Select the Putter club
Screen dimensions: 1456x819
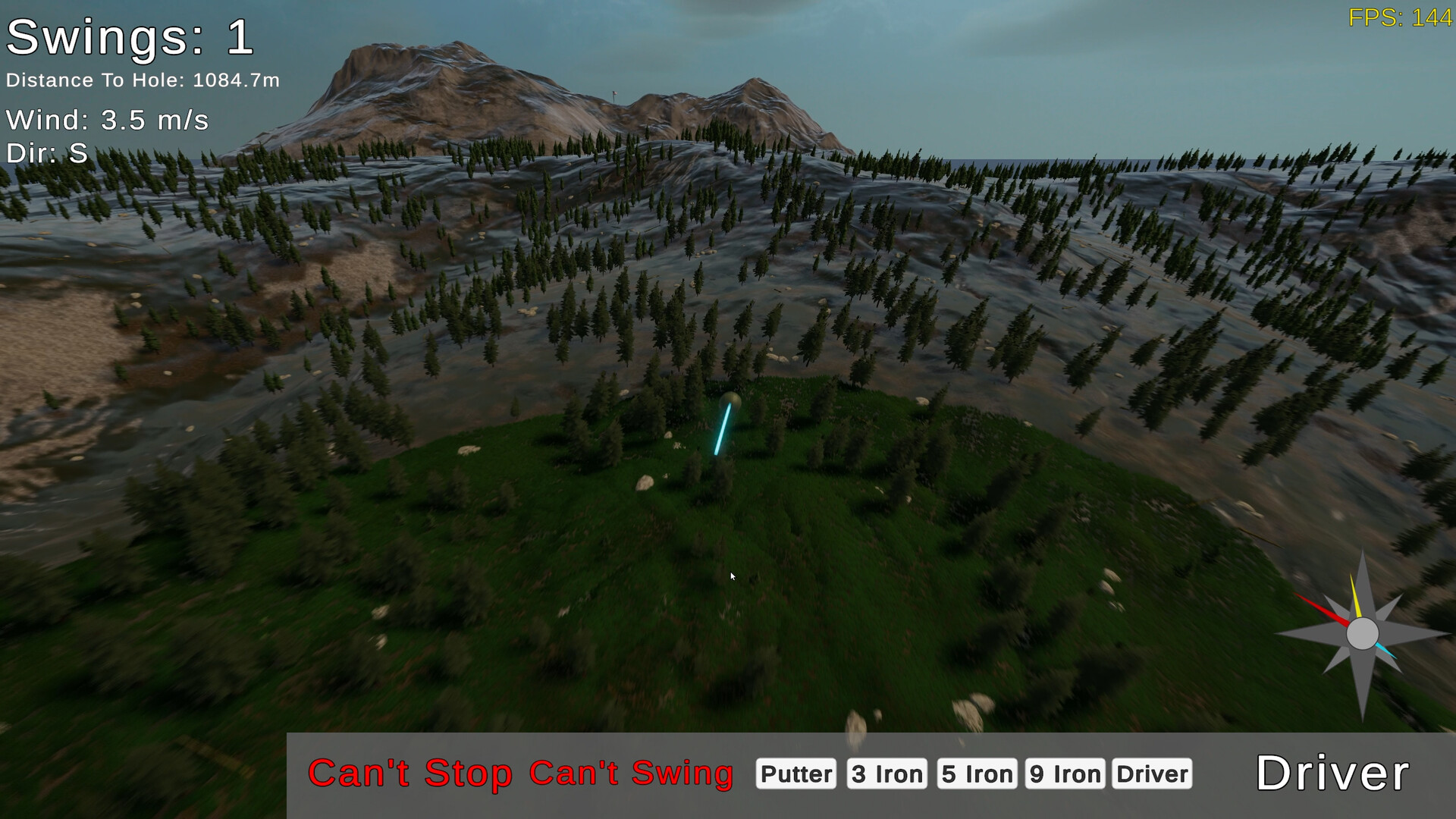(x=795, y=773)
